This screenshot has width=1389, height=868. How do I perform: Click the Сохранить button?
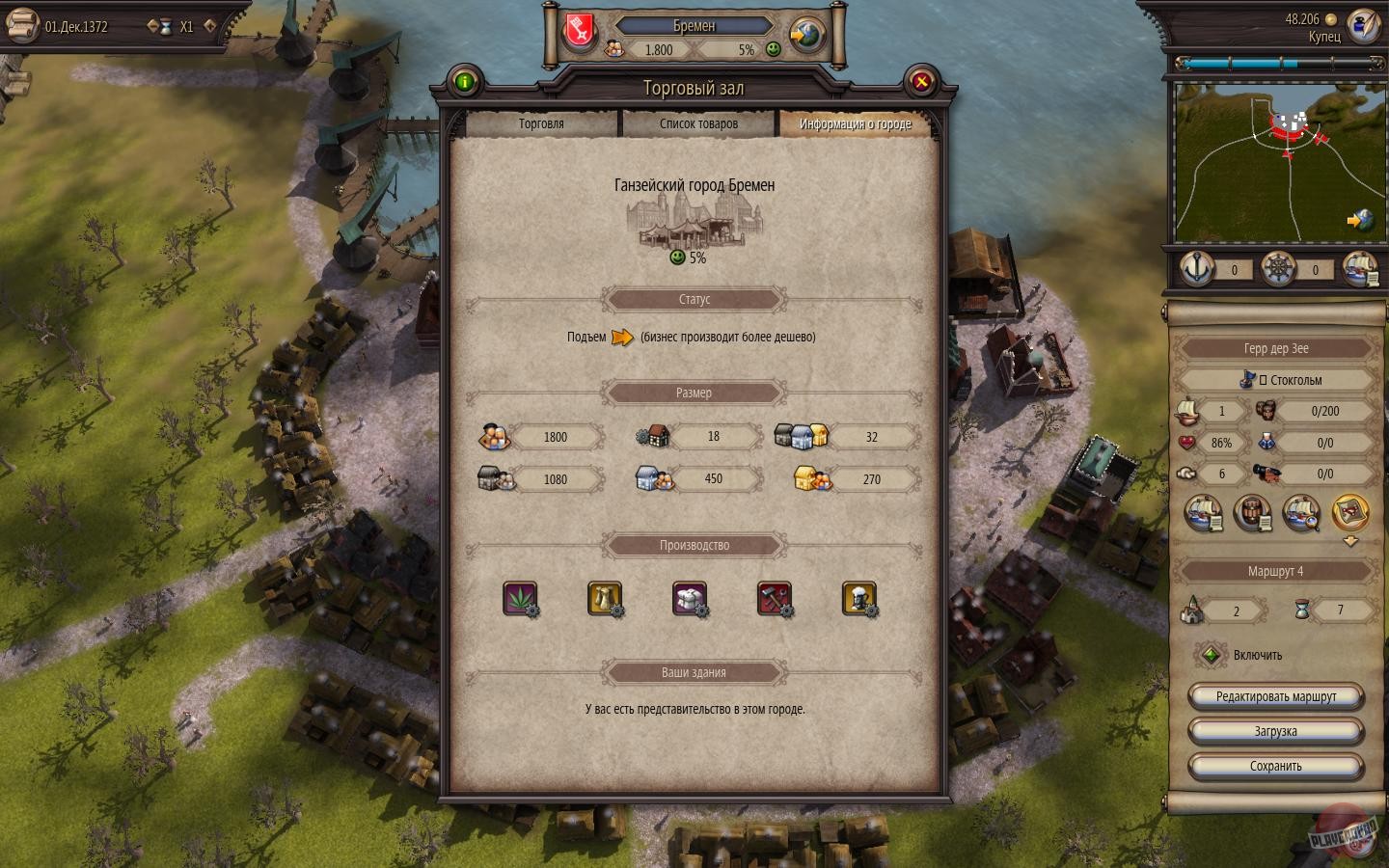click(x=1275, y=767)
